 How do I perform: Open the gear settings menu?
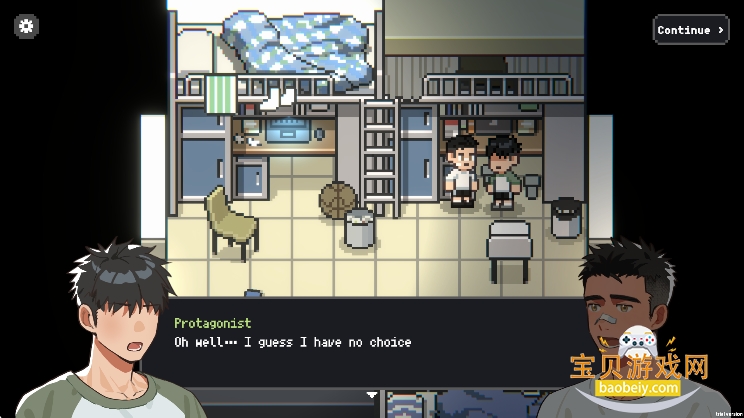27,27
